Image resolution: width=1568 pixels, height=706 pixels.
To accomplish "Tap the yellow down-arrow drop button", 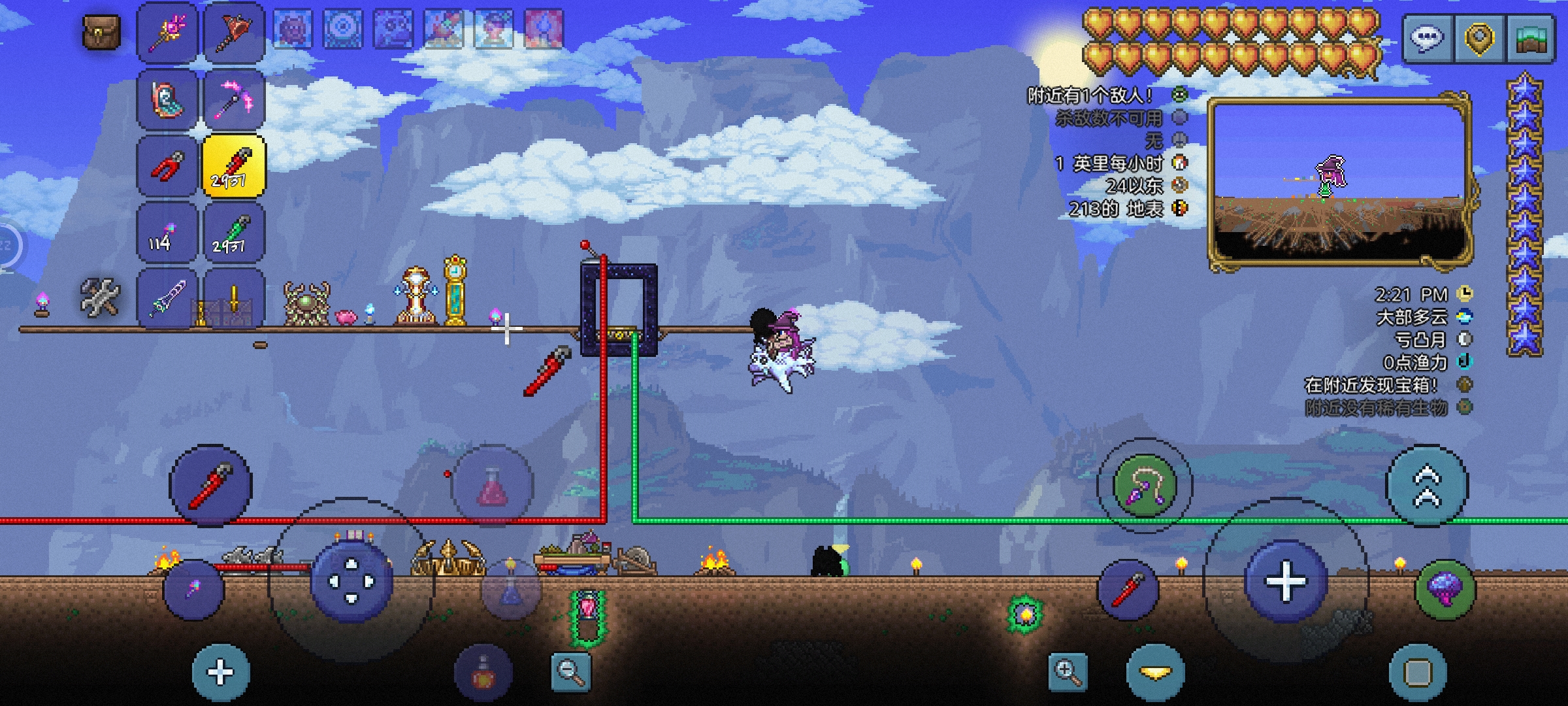I will point(1155,673).
